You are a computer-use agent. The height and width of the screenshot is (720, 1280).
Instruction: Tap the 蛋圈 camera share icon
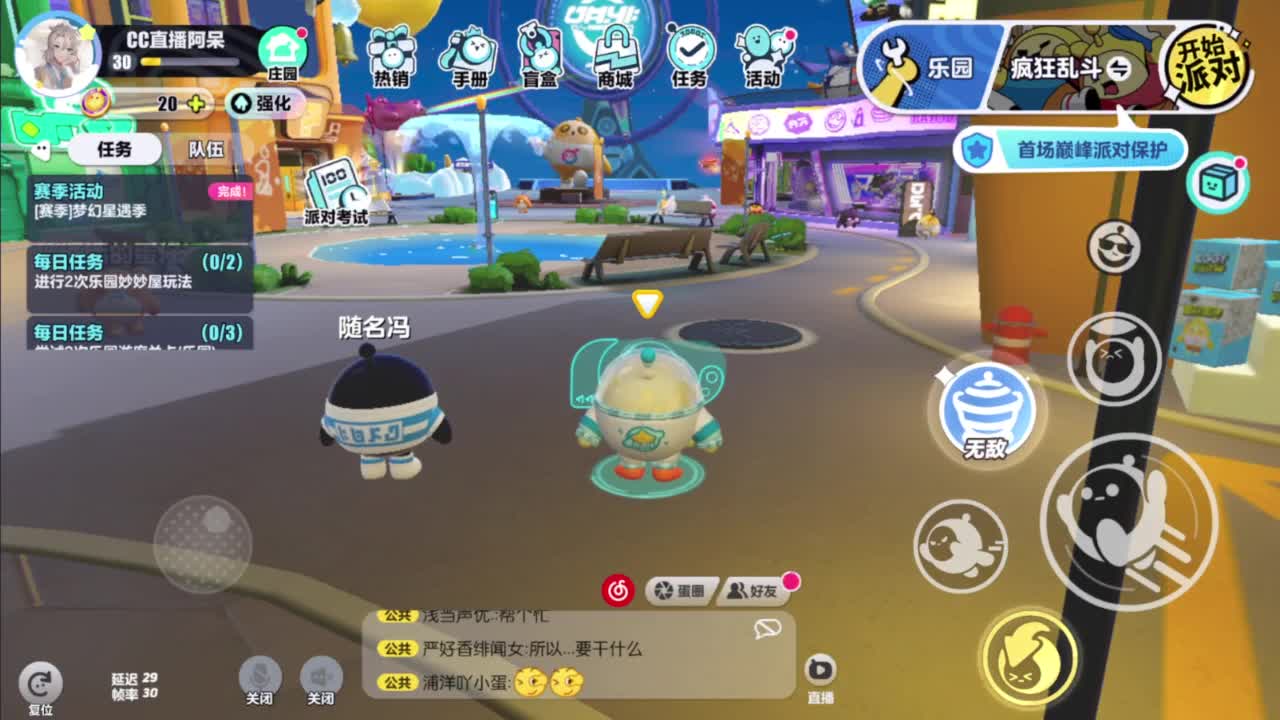683,590
